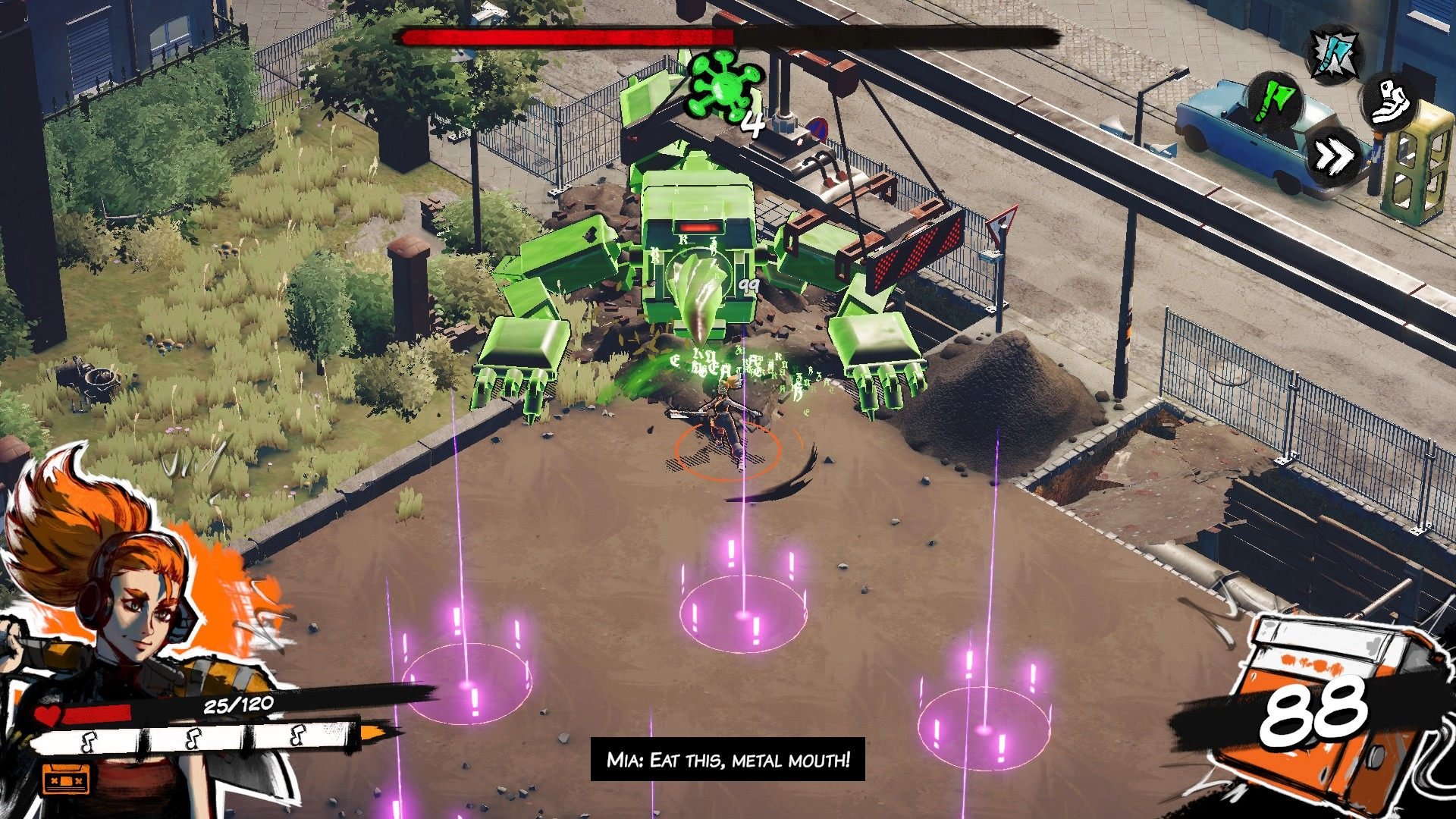Trigger the white sneaker kick ability

click(1392, 102)
